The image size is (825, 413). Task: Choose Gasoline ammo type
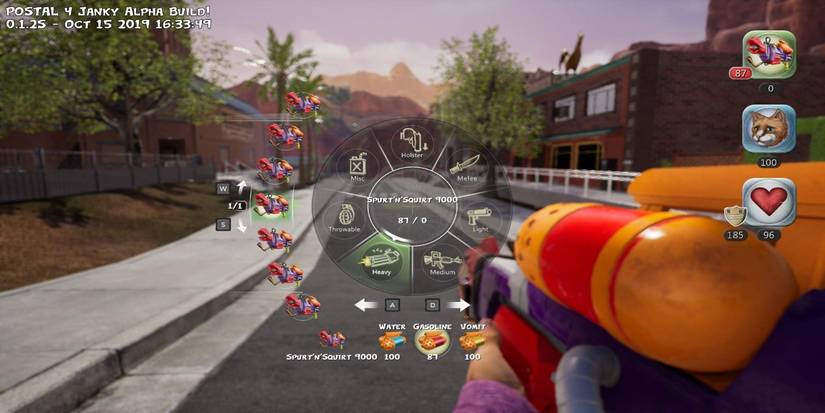(432, 342)
